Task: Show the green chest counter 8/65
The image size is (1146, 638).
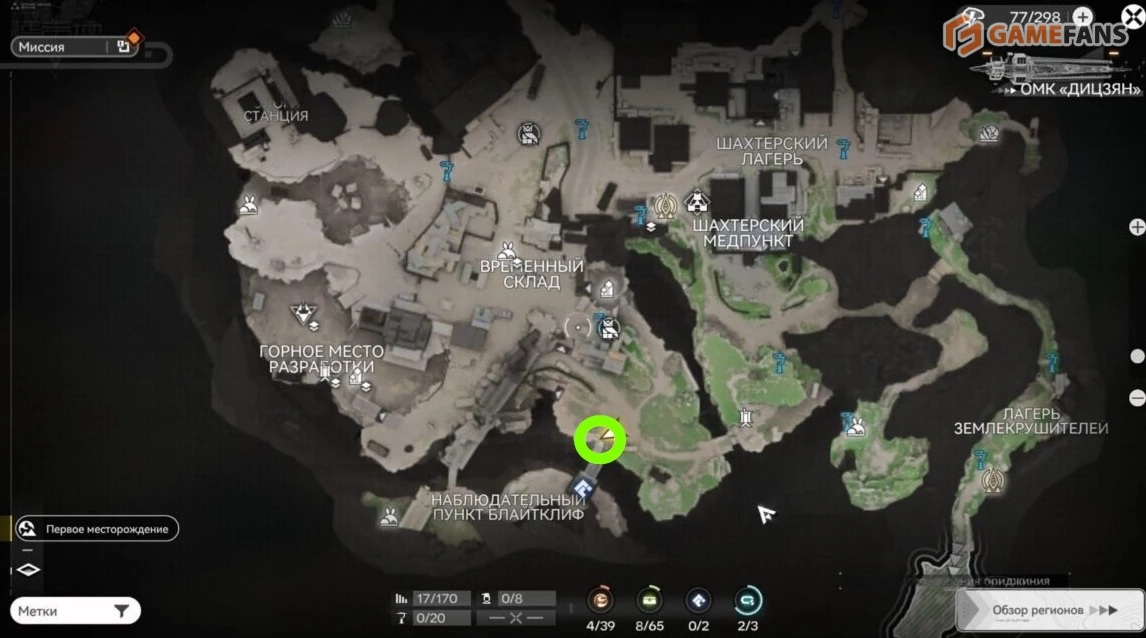Action: [649, 600]
